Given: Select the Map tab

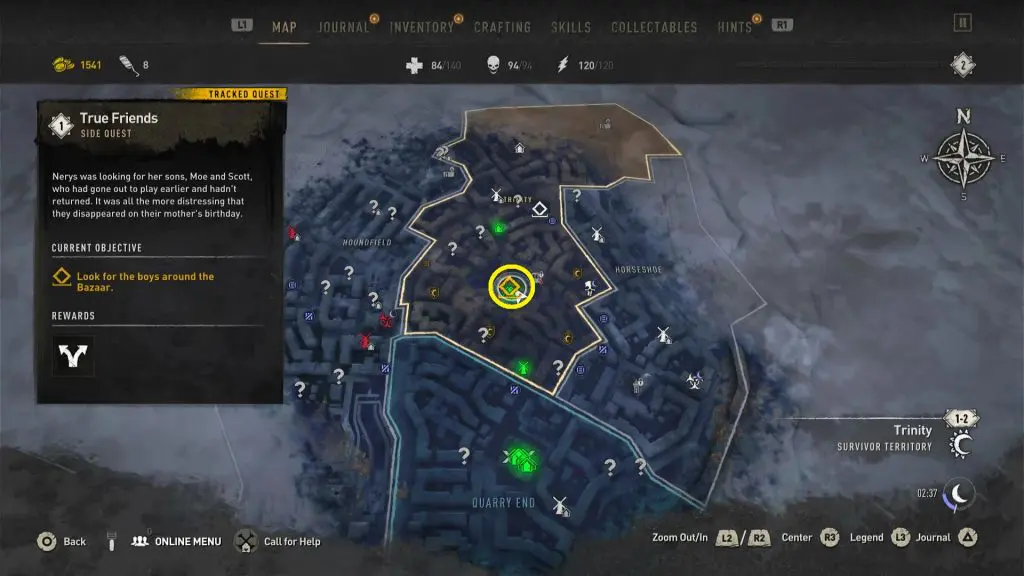Looking at the screenshot, I should pos(284,27).
